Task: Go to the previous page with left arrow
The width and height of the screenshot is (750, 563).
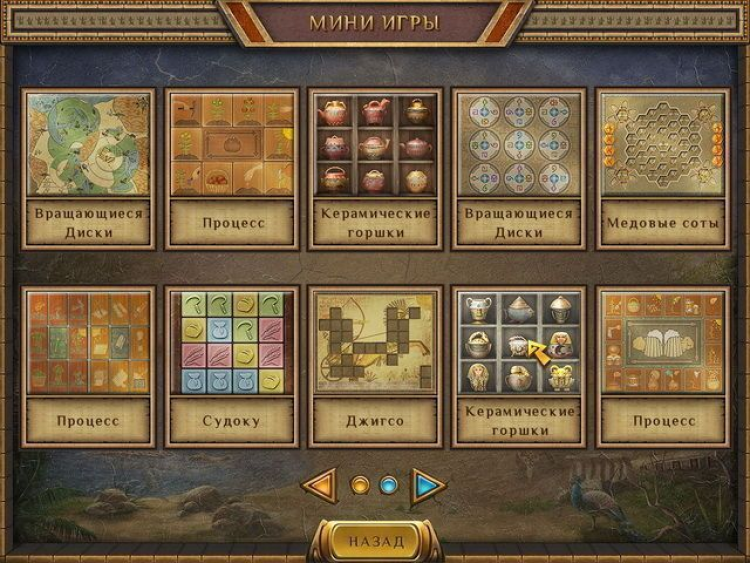Action: 319,486
